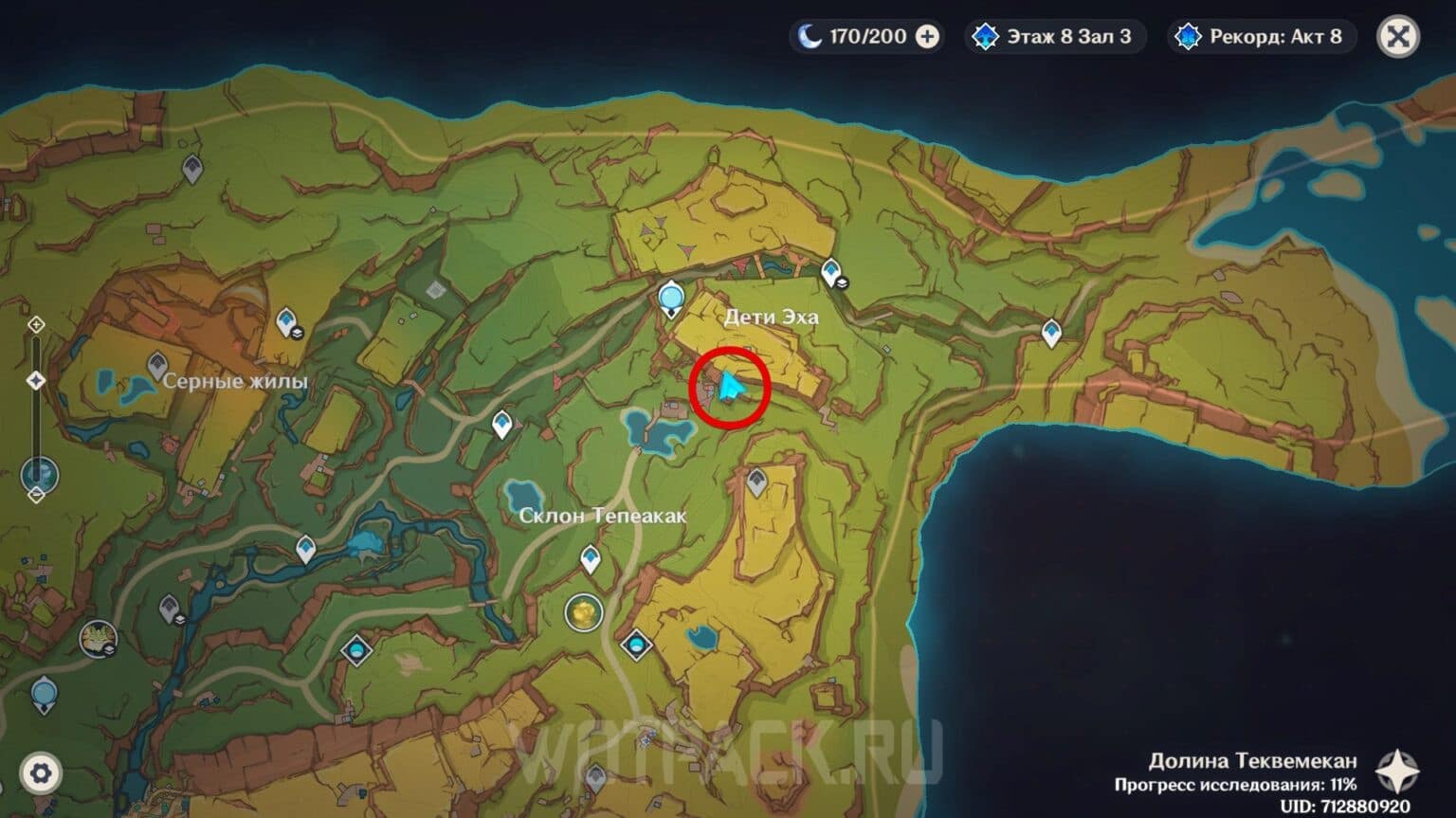Viewport: 1456px width, 818px height.
Task: Close the map with the X button
Action: [x=1398, y=36]
